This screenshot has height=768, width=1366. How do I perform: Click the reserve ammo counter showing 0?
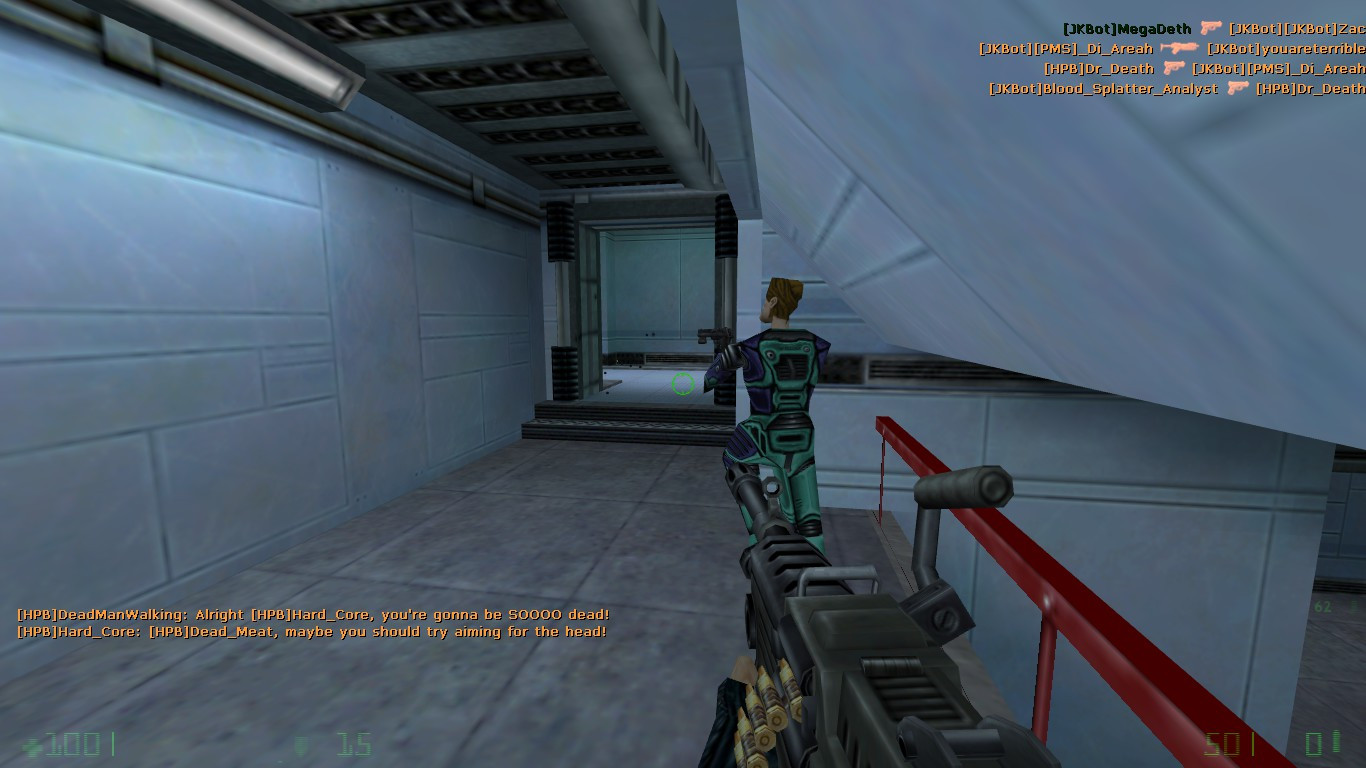coord(1314,743)
